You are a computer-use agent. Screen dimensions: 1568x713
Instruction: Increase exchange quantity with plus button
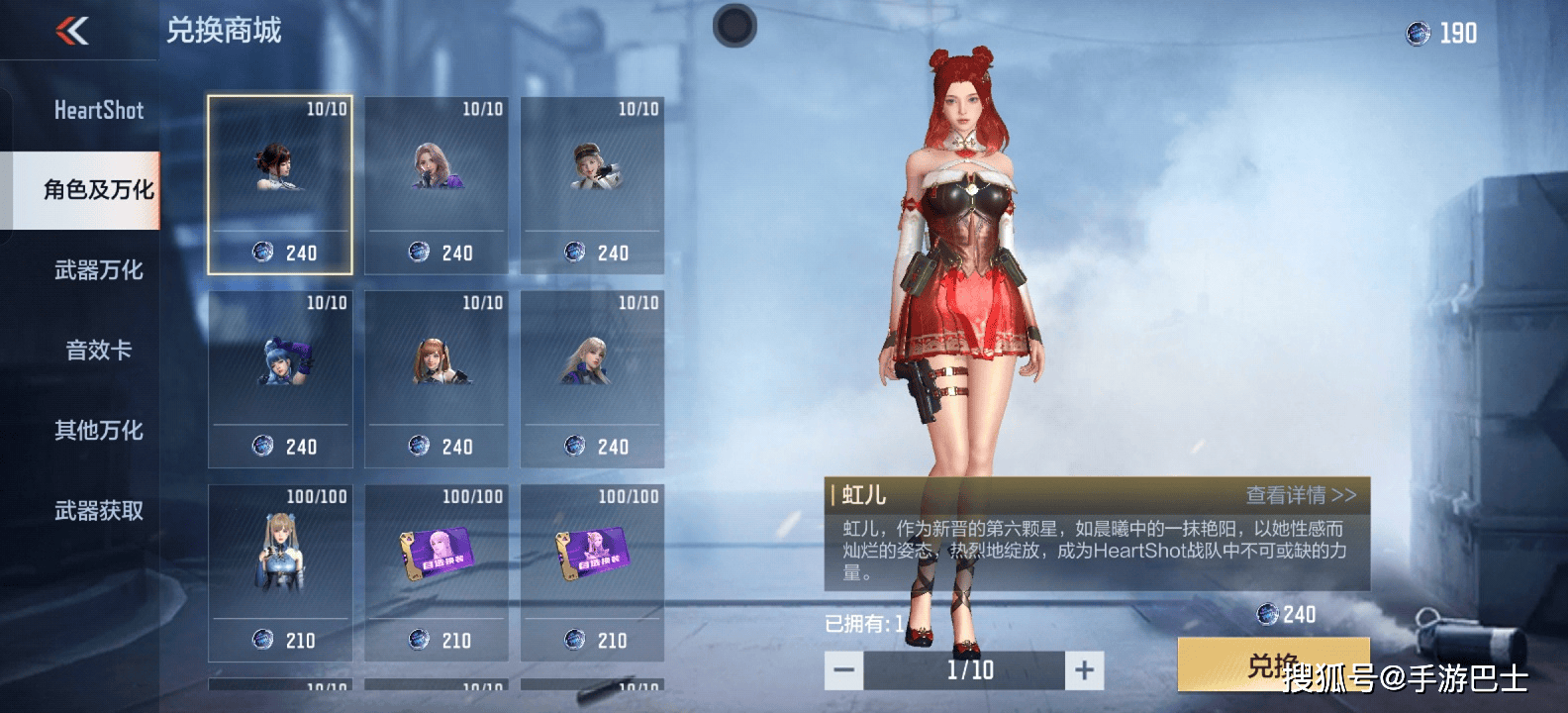click(x=1084, y=670)
